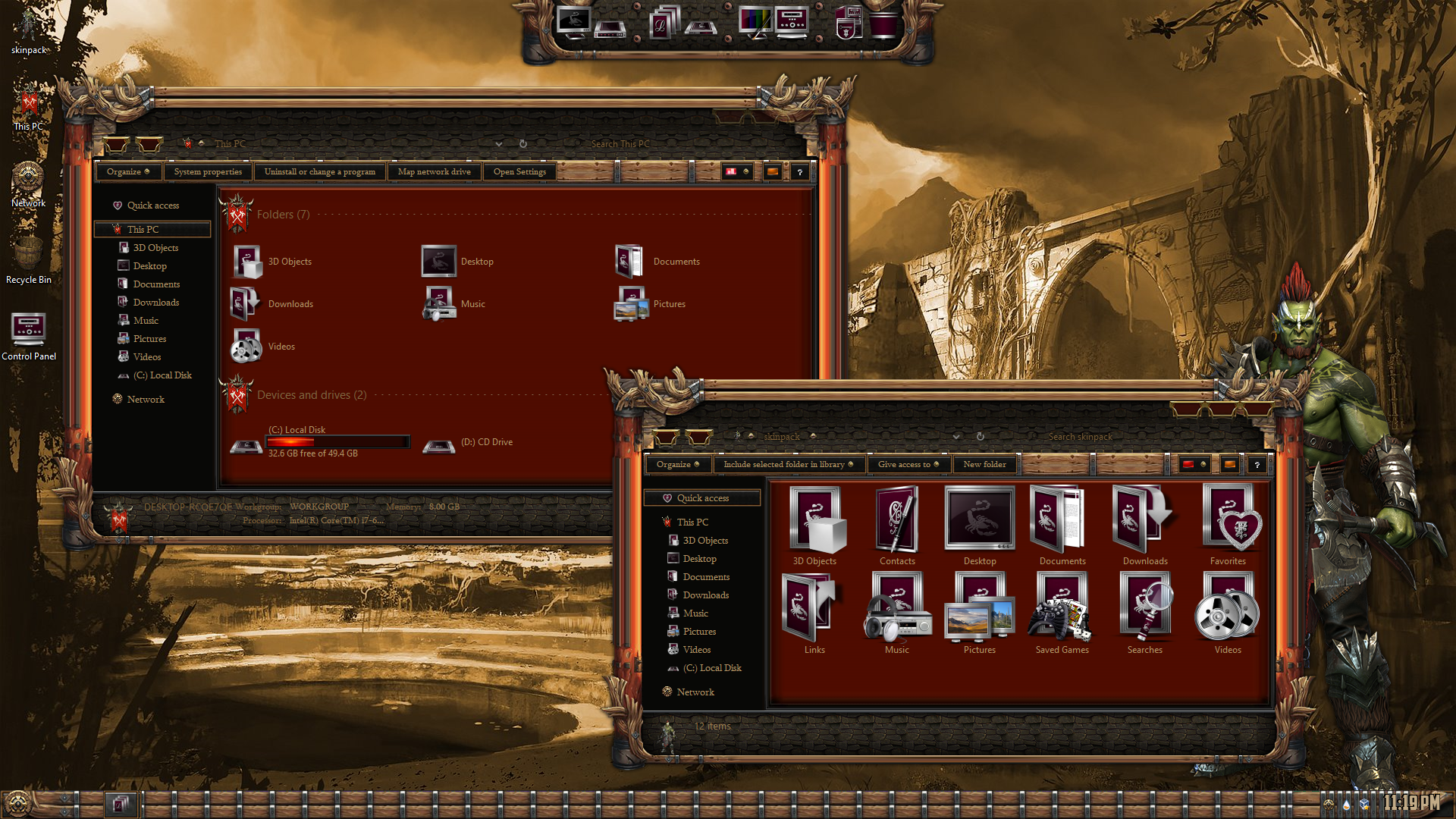This screenshot has height=819, width=1456.
Task: Open the Start menu button
Action: coord(18,802)
